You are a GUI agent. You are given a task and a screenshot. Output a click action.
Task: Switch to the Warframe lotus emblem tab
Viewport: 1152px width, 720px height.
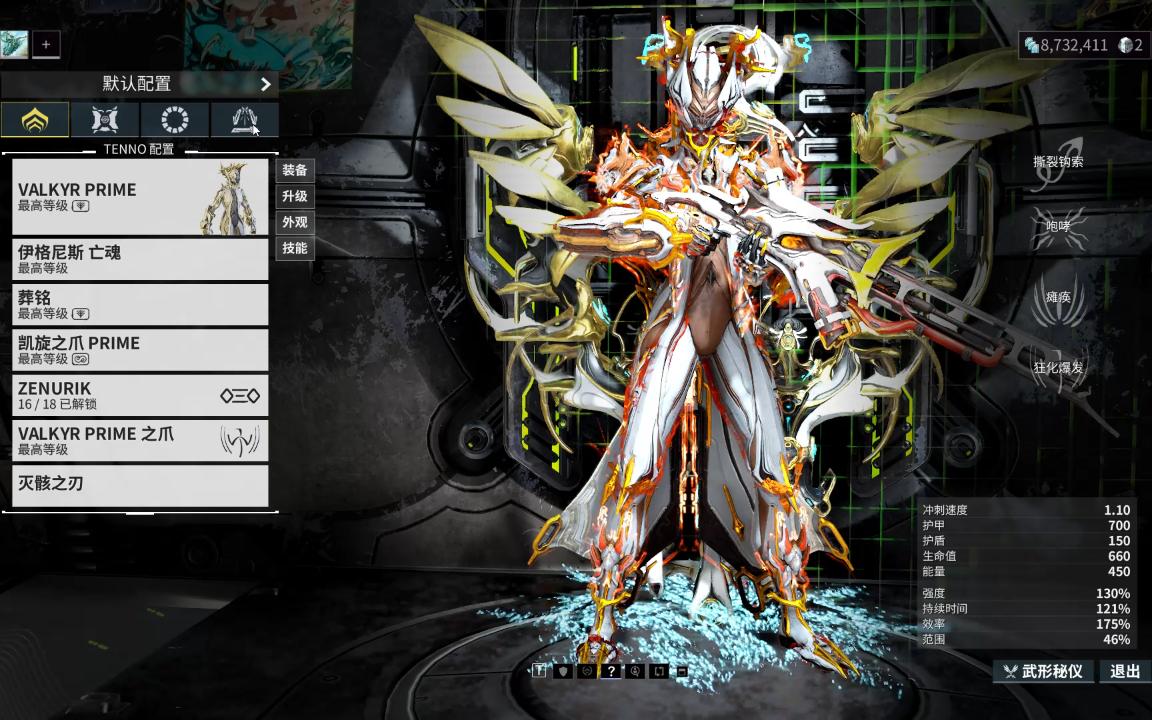(x=35, y=120)
